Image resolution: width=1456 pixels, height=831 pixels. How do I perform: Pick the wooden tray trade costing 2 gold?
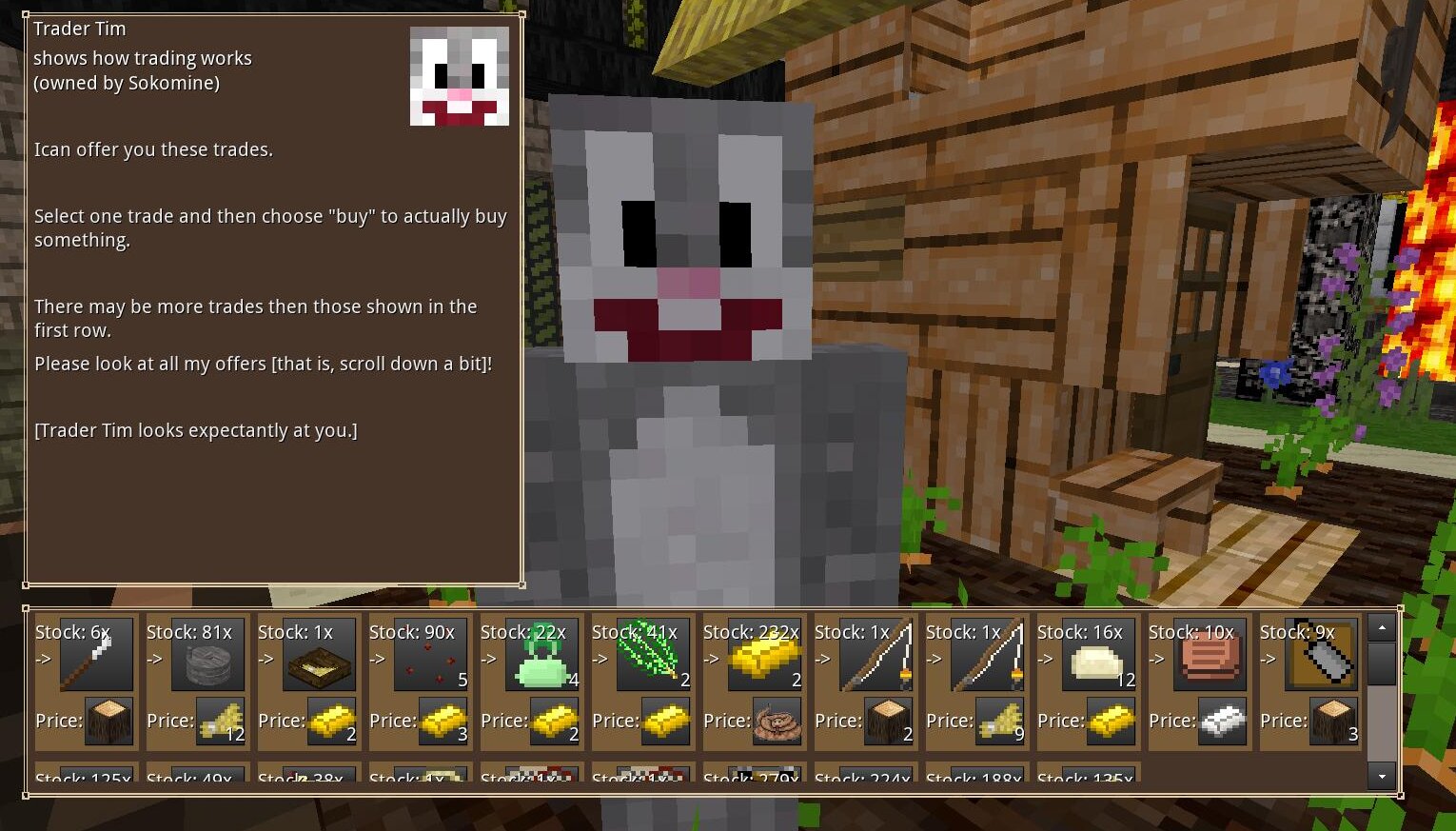319,655
